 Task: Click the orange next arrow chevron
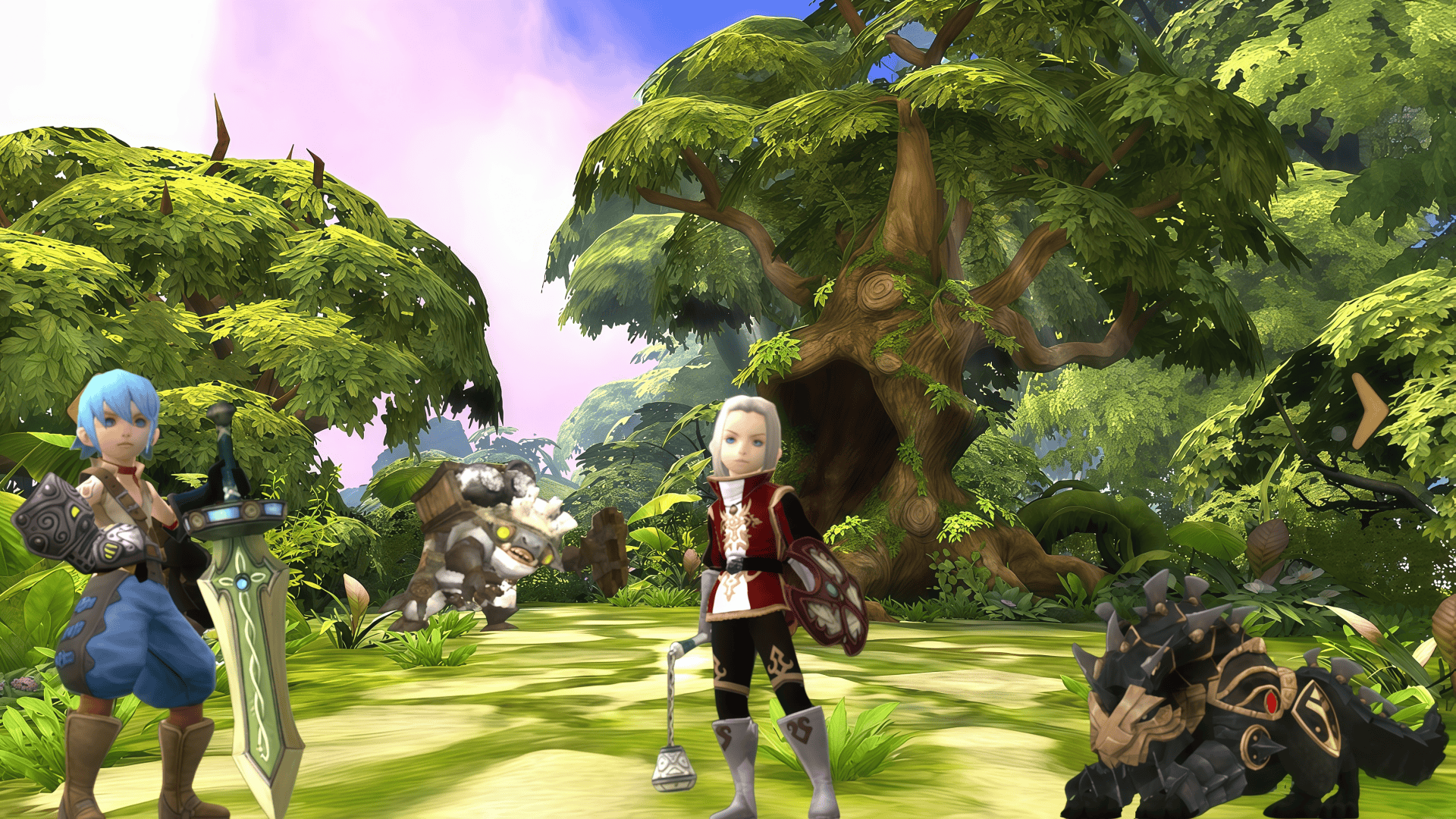click(1370, 410)
